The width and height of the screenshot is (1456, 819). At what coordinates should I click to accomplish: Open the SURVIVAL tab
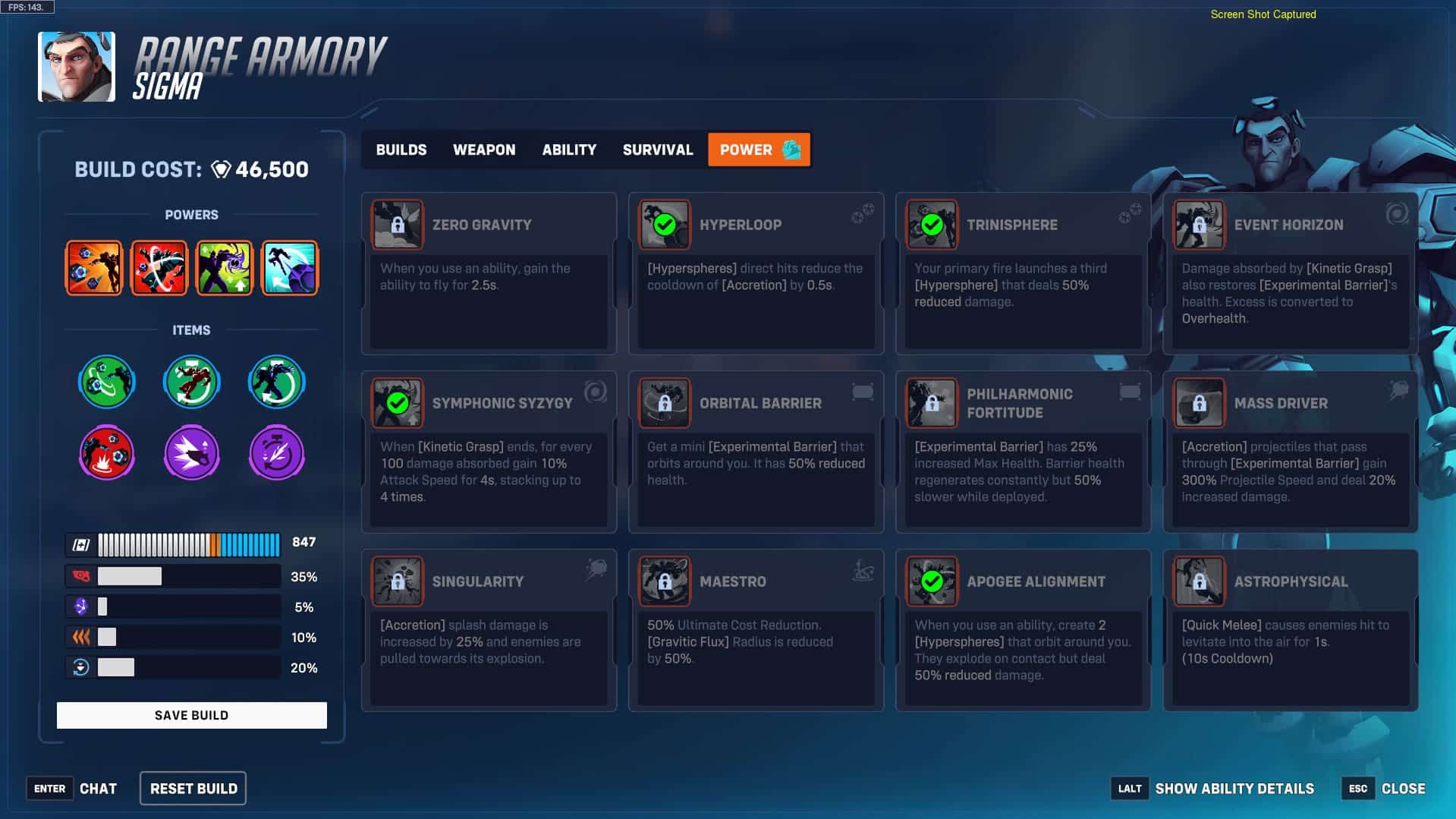[657, 150]
